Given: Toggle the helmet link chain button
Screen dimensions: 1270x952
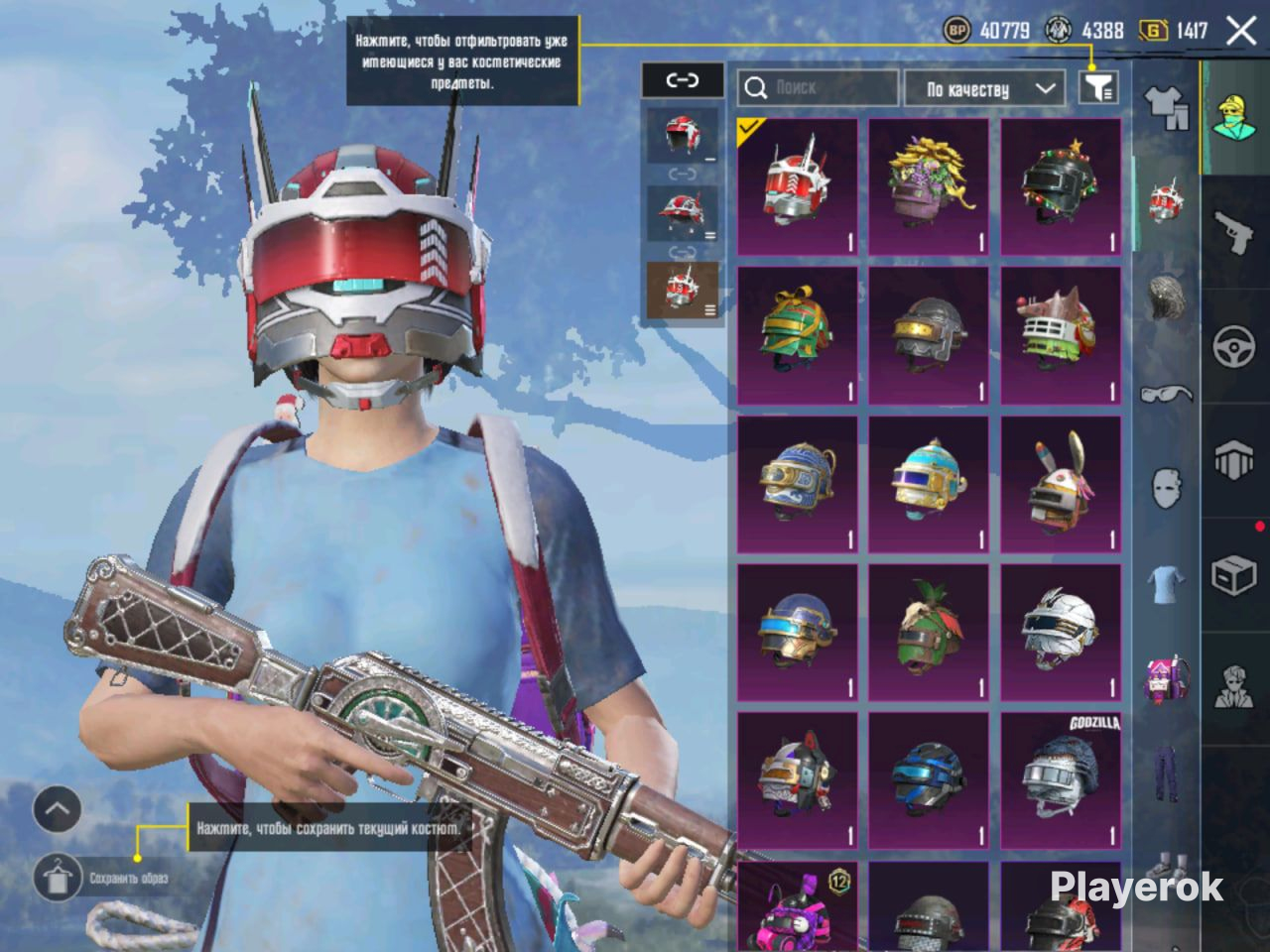Looking at the screenshot, I should click(x=683, y=80).
